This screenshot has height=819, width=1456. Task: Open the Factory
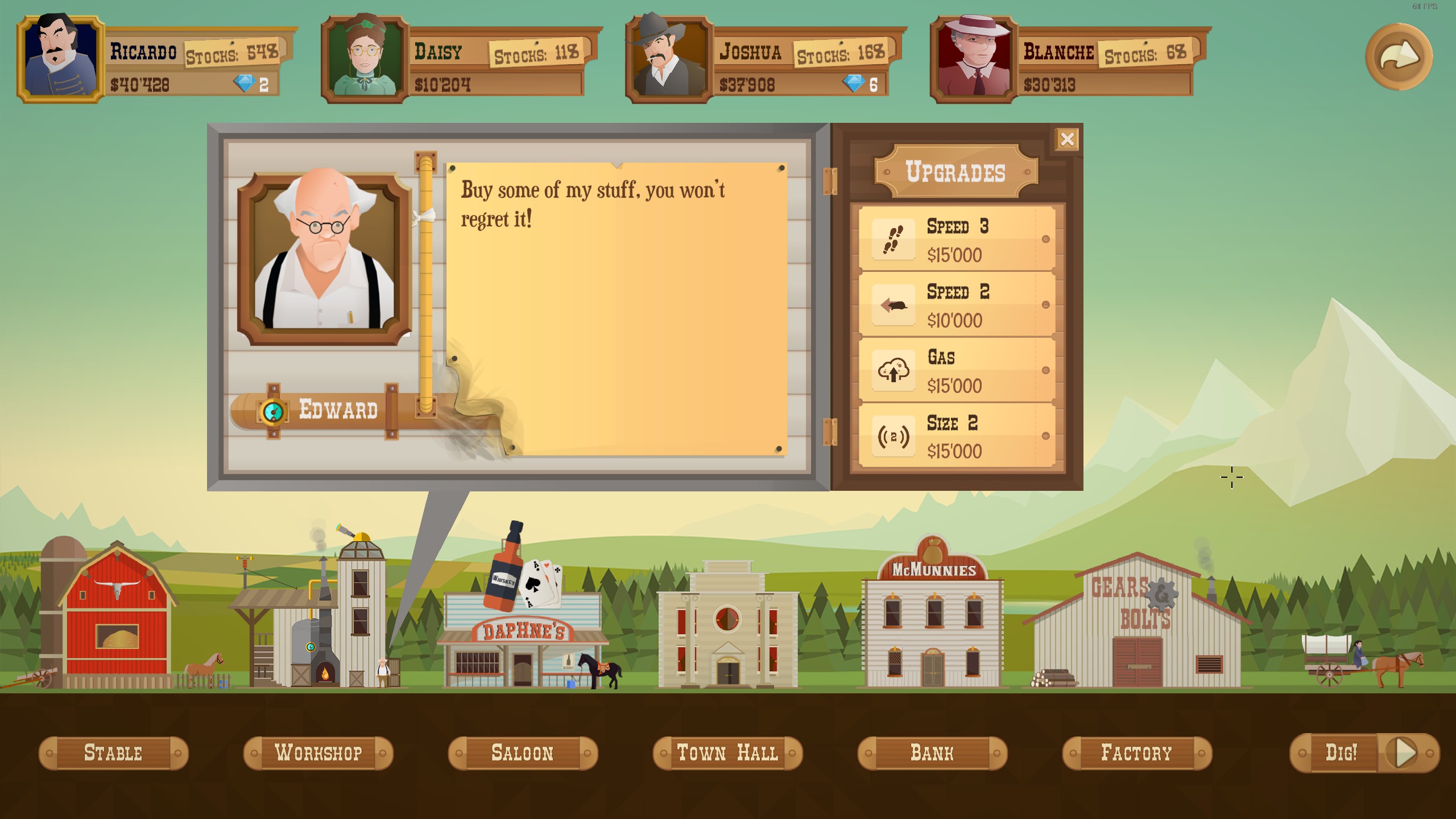(1137, 753)
